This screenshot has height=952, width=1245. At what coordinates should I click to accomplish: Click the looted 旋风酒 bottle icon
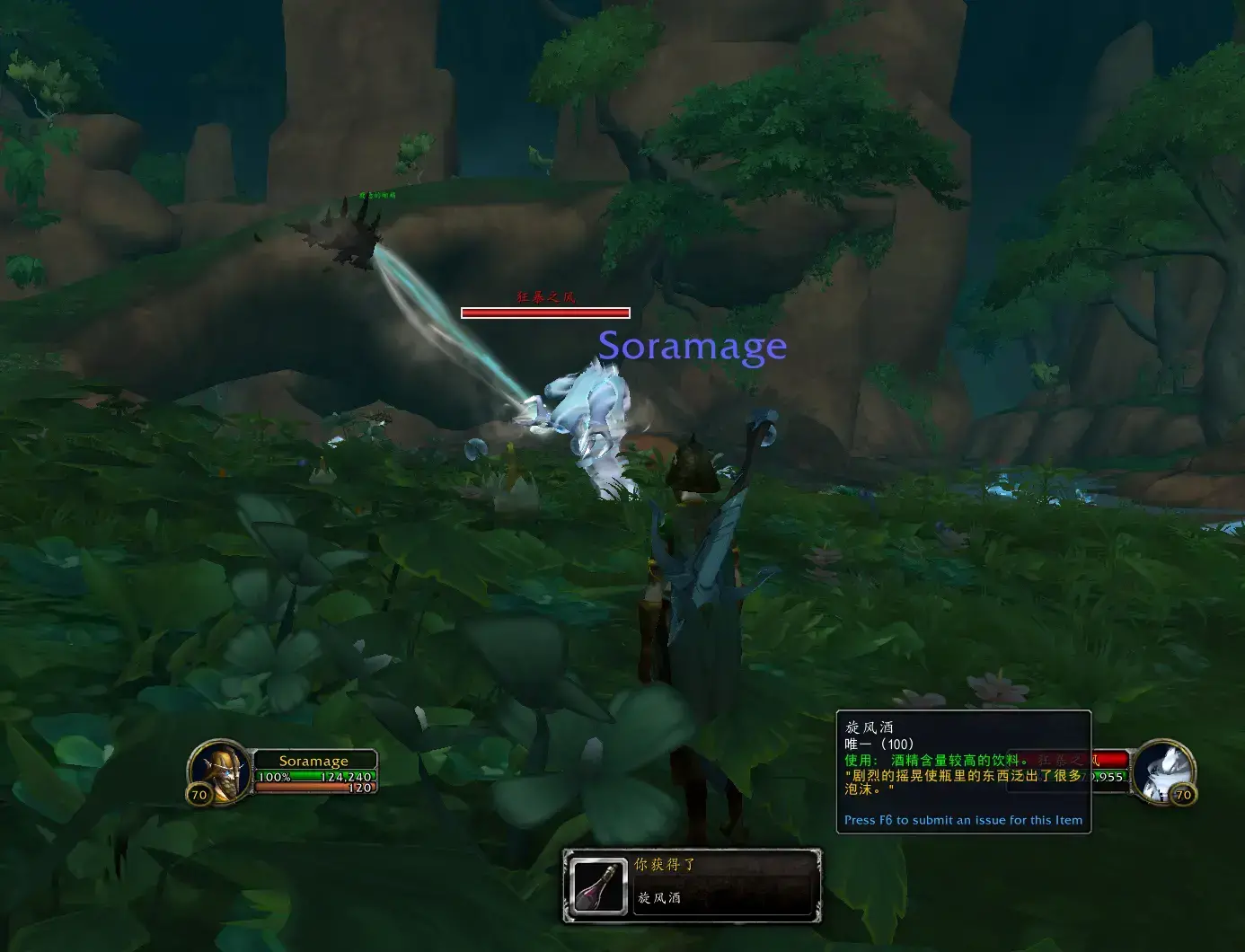[599, 886]
